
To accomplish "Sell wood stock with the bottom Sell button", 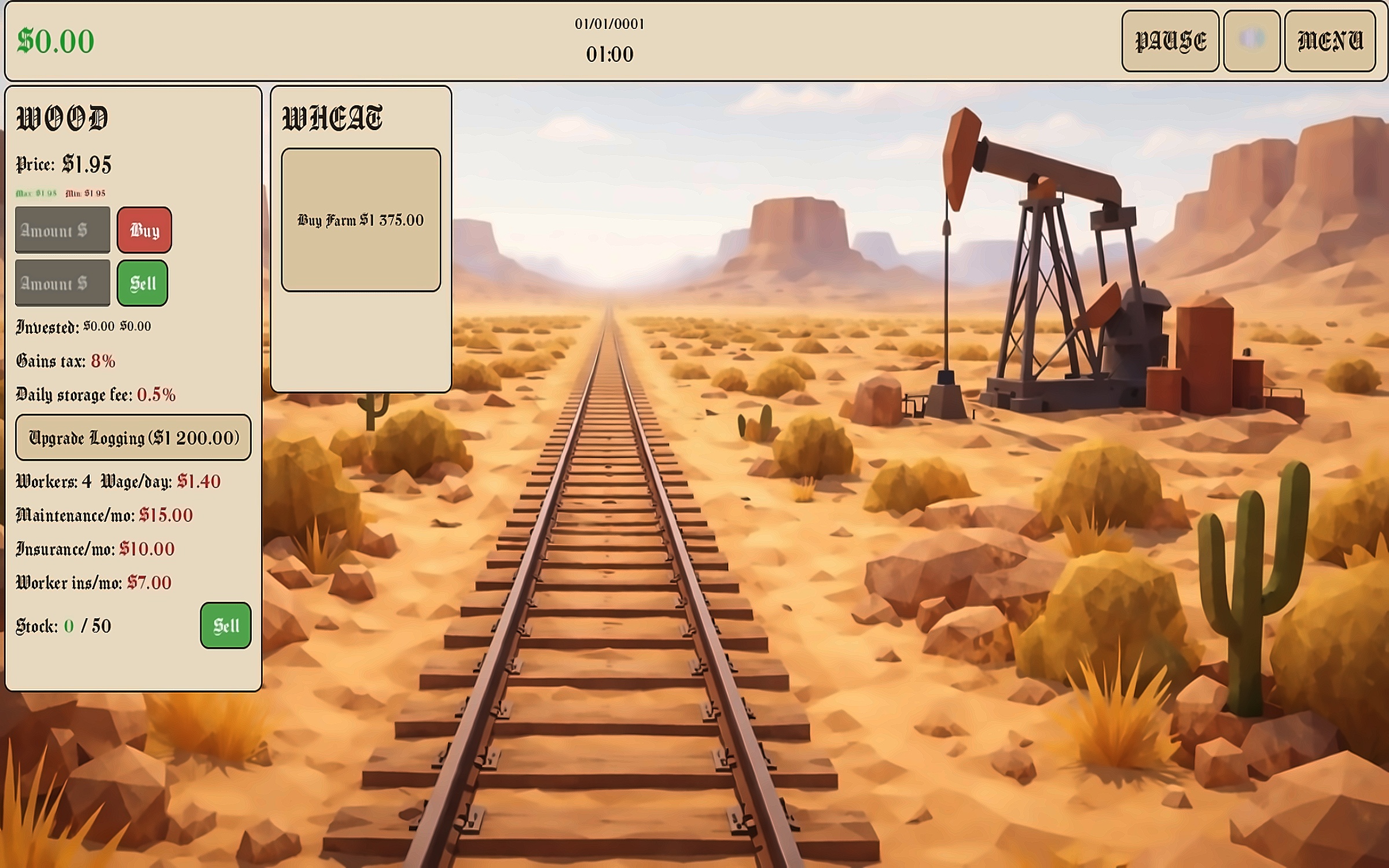I will coord(225,626).
